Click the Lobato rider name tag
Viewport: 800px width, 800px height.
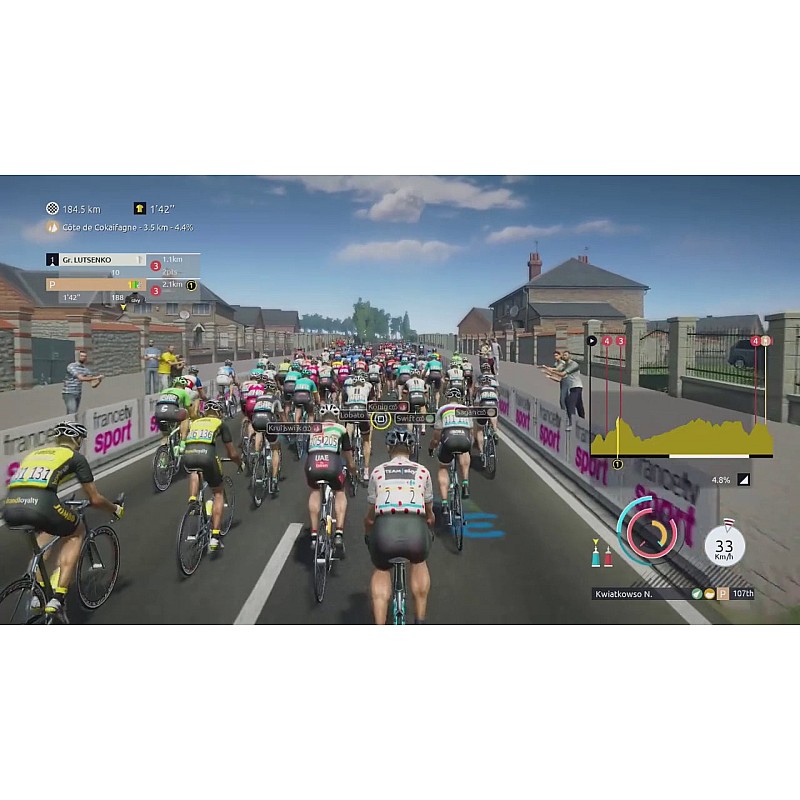pos(355,414)
